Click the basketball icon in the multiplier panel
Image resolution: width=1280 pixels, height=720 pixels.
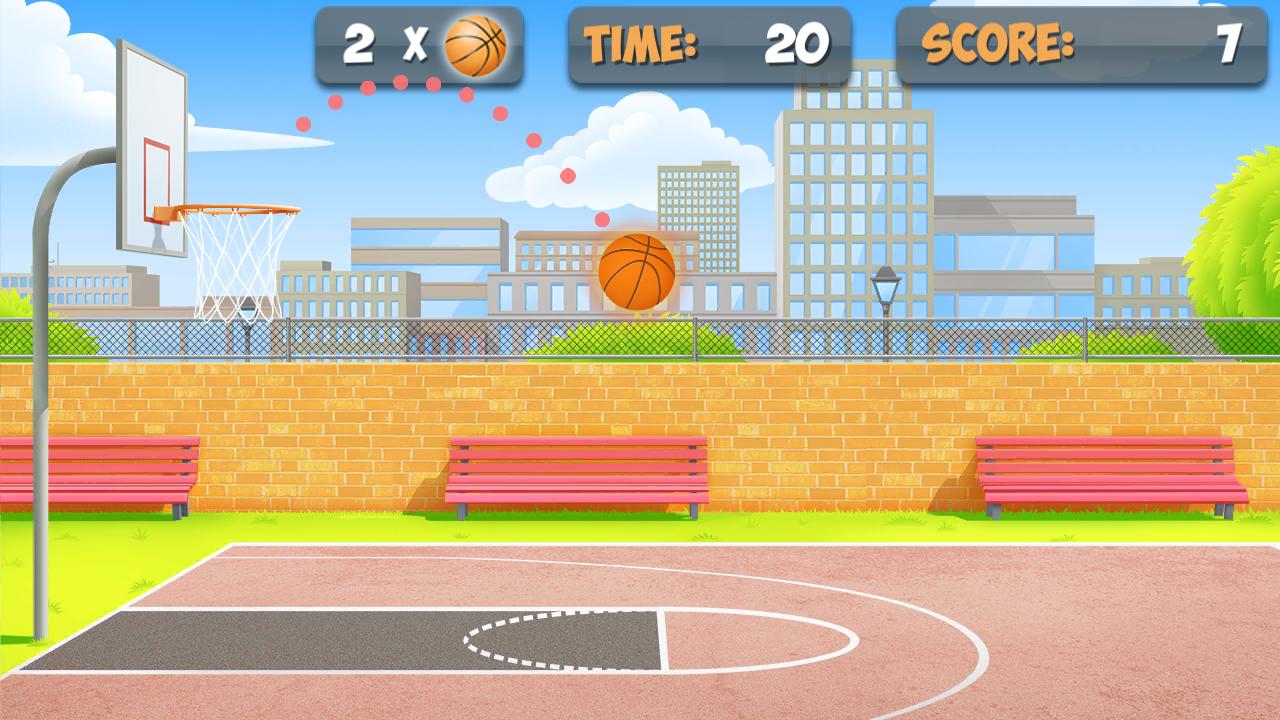(474, 44)
